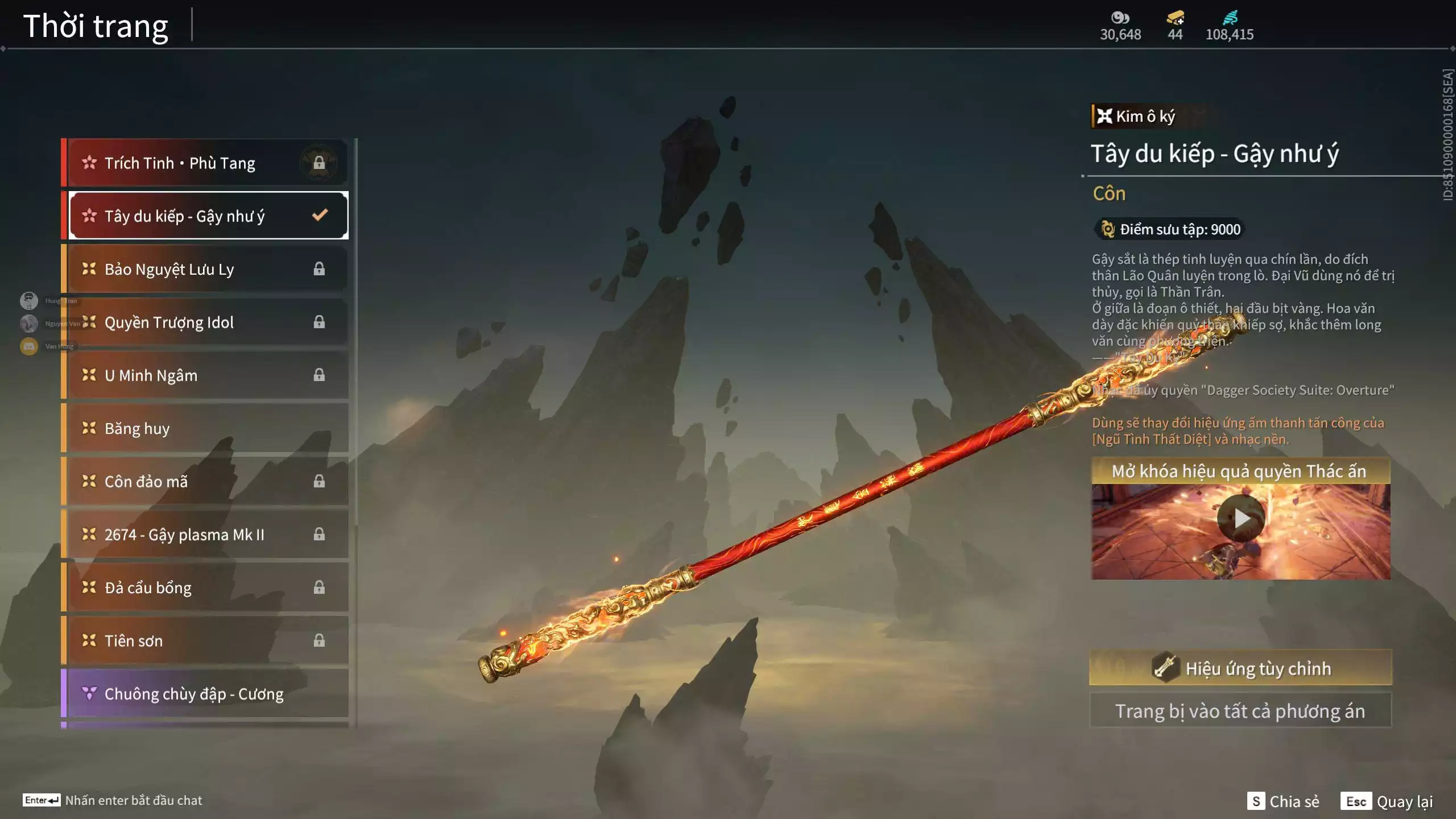Click Trang bị vào tất cả phương án
Image resolution: width=1456 pixels, height=819 pixels.
[x=1240, y=711]
